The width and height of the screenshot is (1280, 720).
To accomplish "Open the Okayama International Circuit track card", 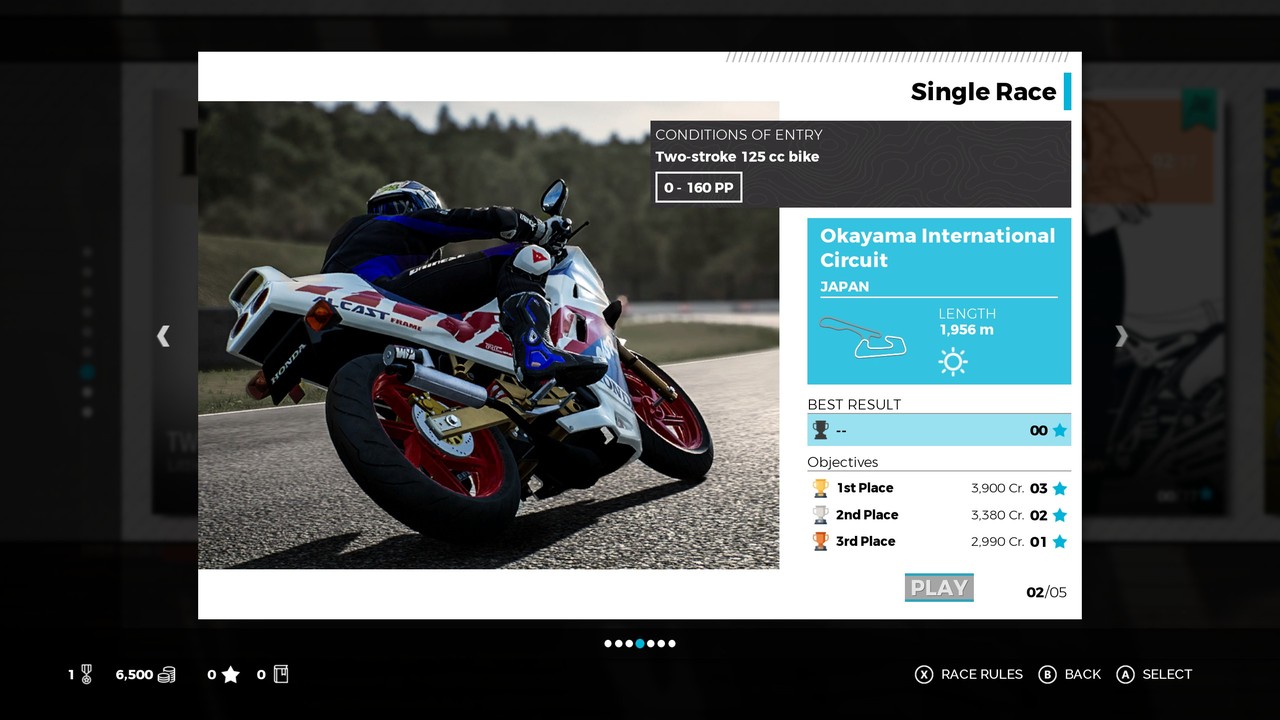I will click(939, 301).
